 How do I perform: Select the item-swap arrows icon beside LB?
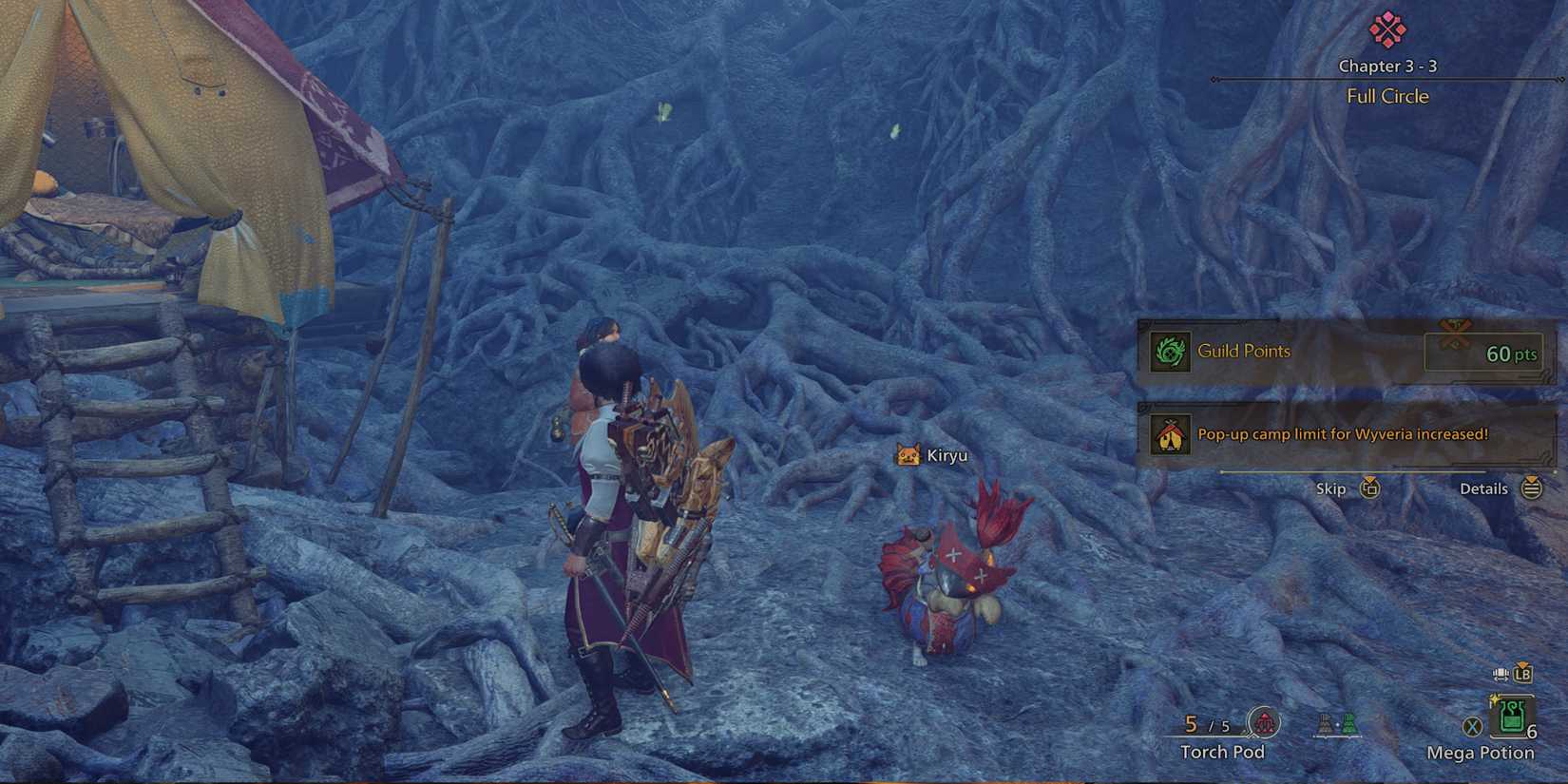1501,673
